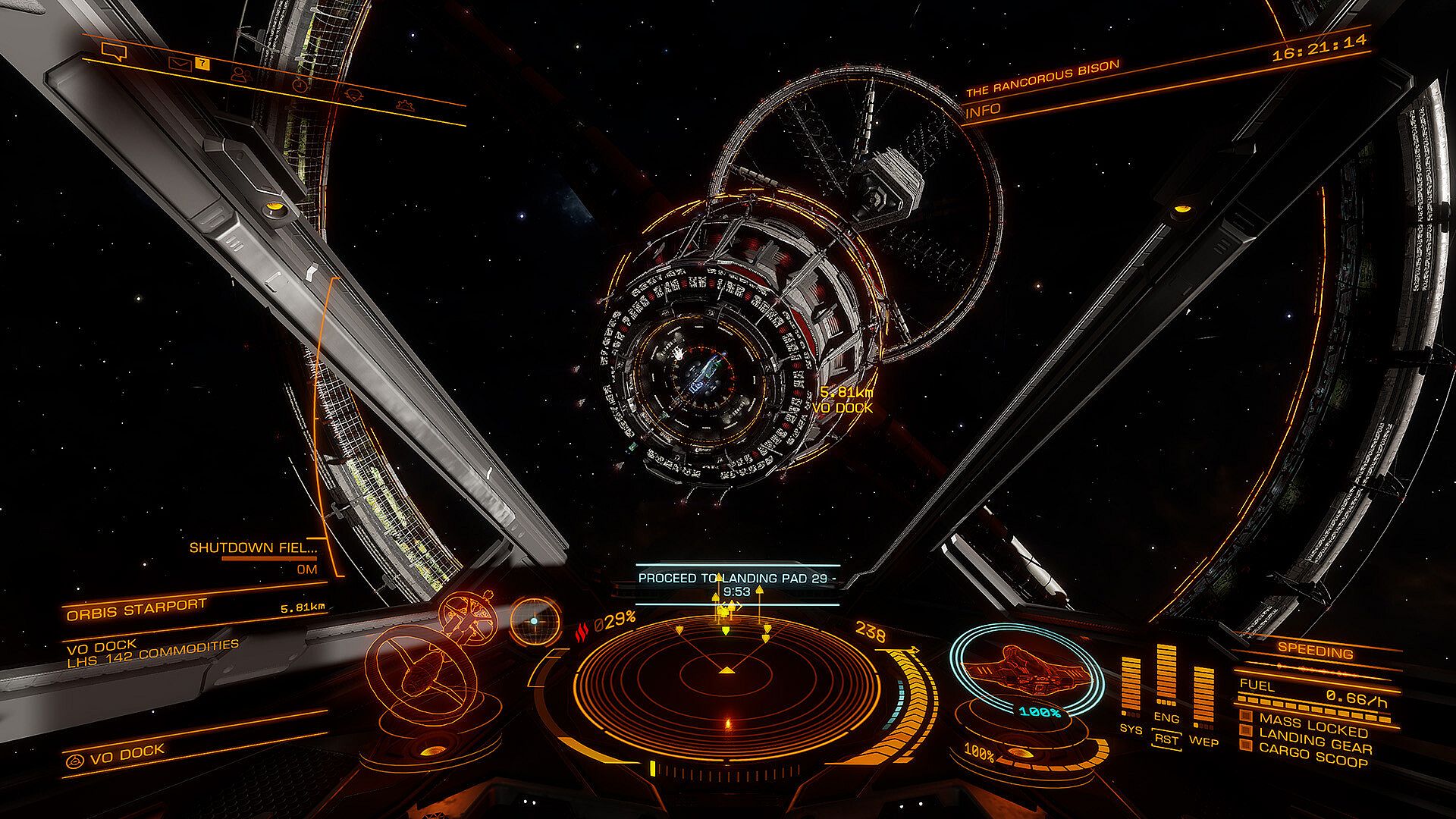Open the inbox envelope tab

point(179,63)
